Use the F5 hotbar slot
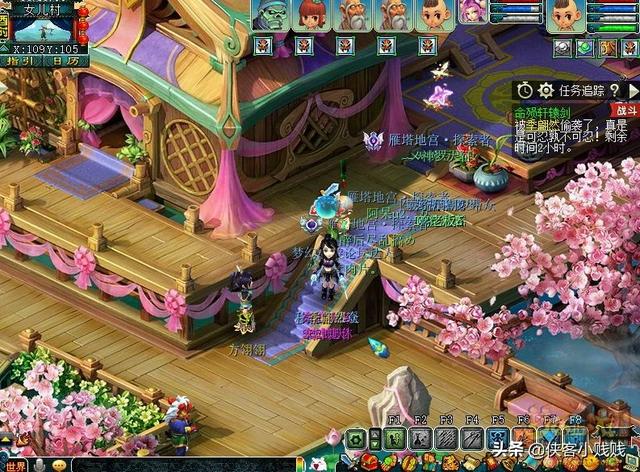This screenshot has width=640, height=472. [x=498, y=438]
